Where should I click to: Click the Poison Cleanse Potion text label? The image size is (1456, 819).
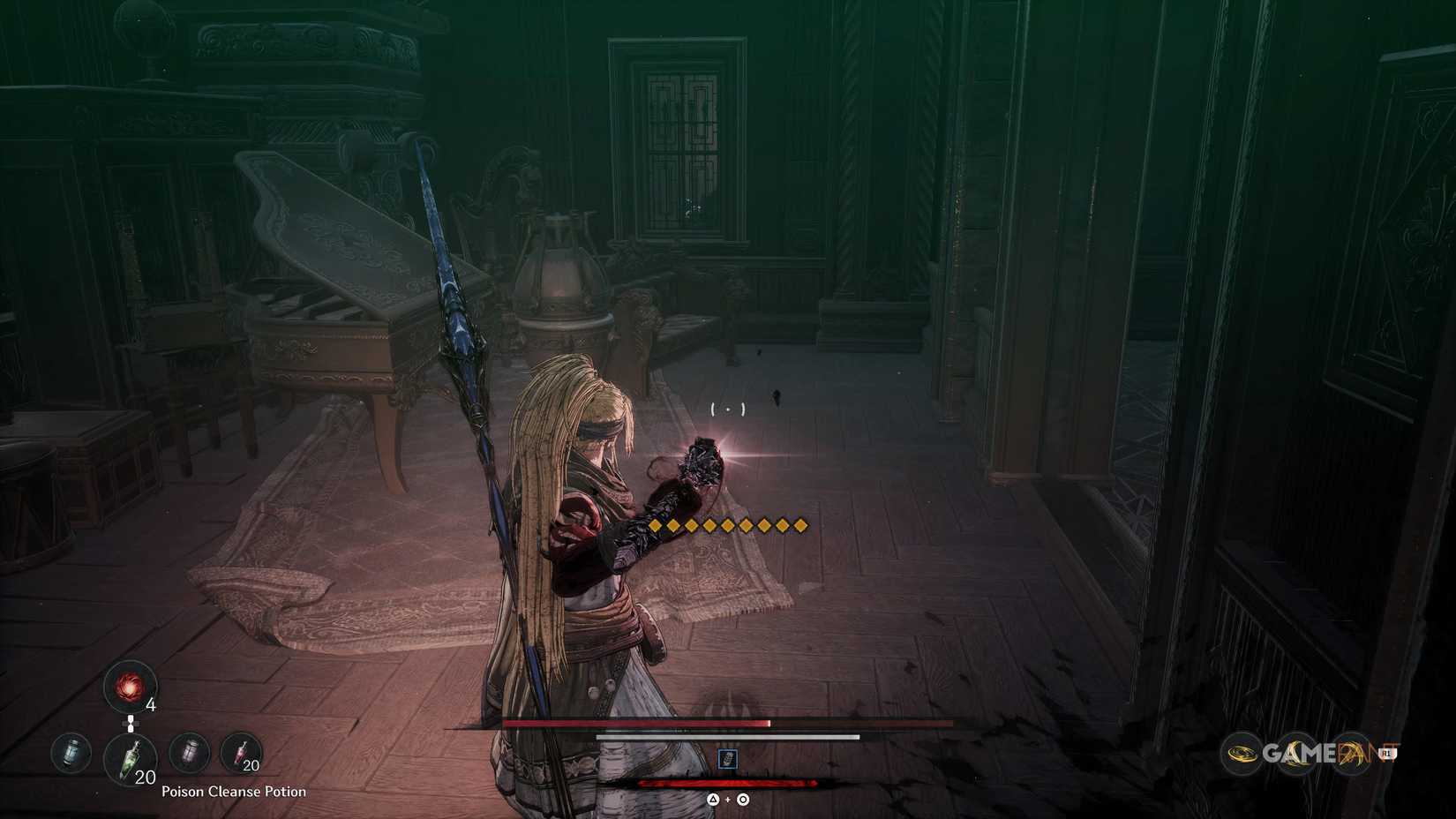(235, 792)
